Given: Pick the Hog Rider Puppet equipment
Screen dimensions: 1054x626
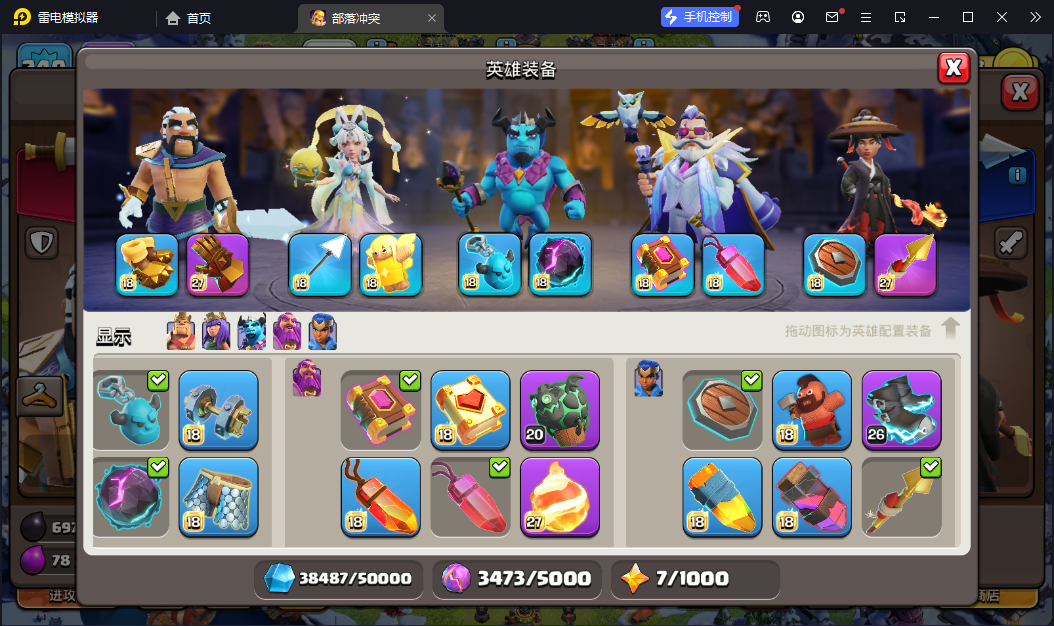Looking at the screenshot, I should 812,410.
